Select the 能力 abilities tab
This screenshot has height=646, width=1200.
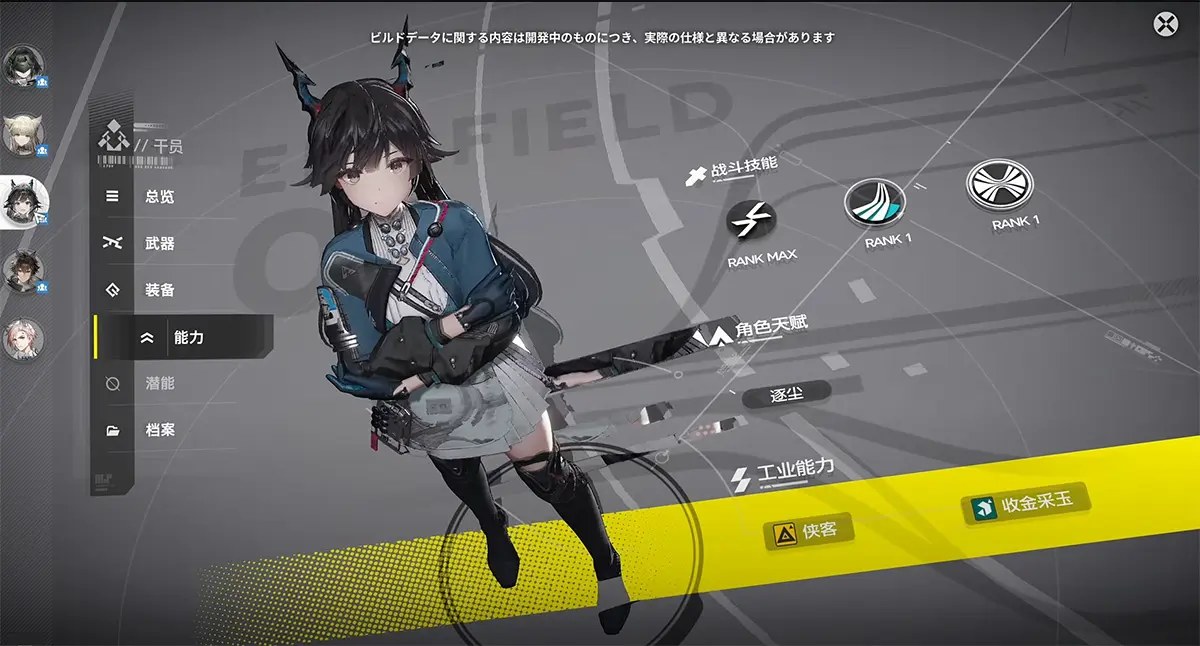(187, 338)
